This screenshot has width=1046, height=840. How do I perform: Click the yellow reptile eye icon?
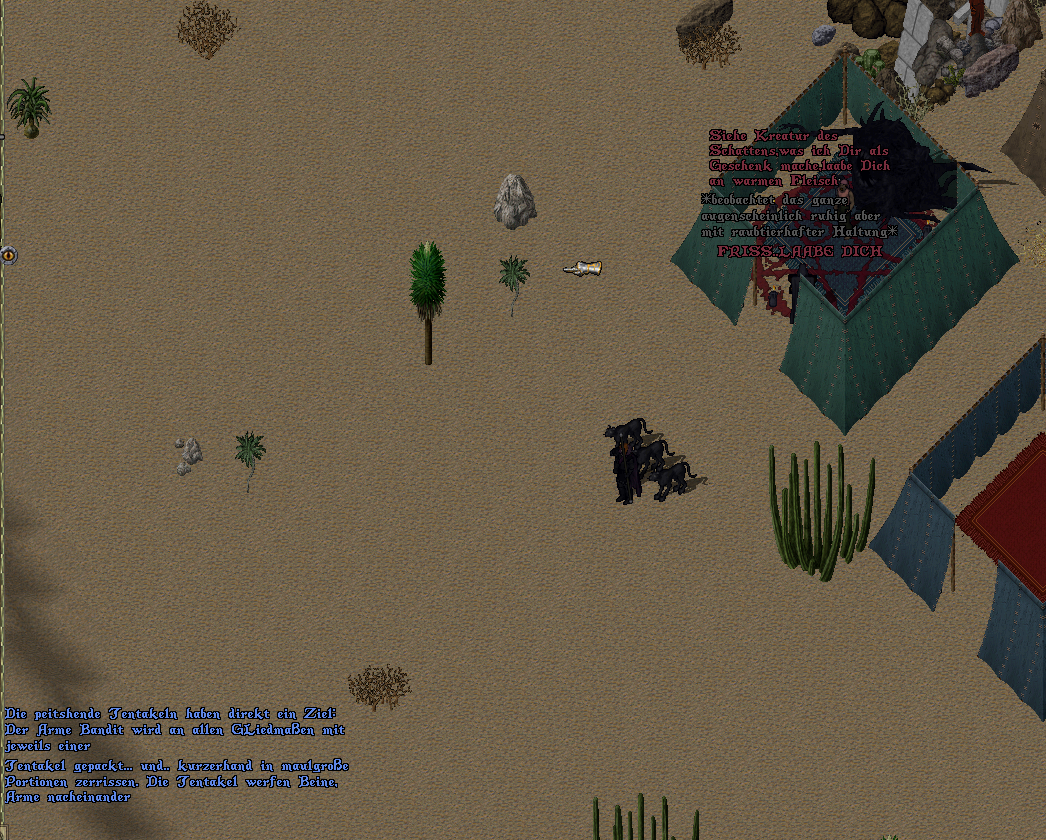point(9,255)
